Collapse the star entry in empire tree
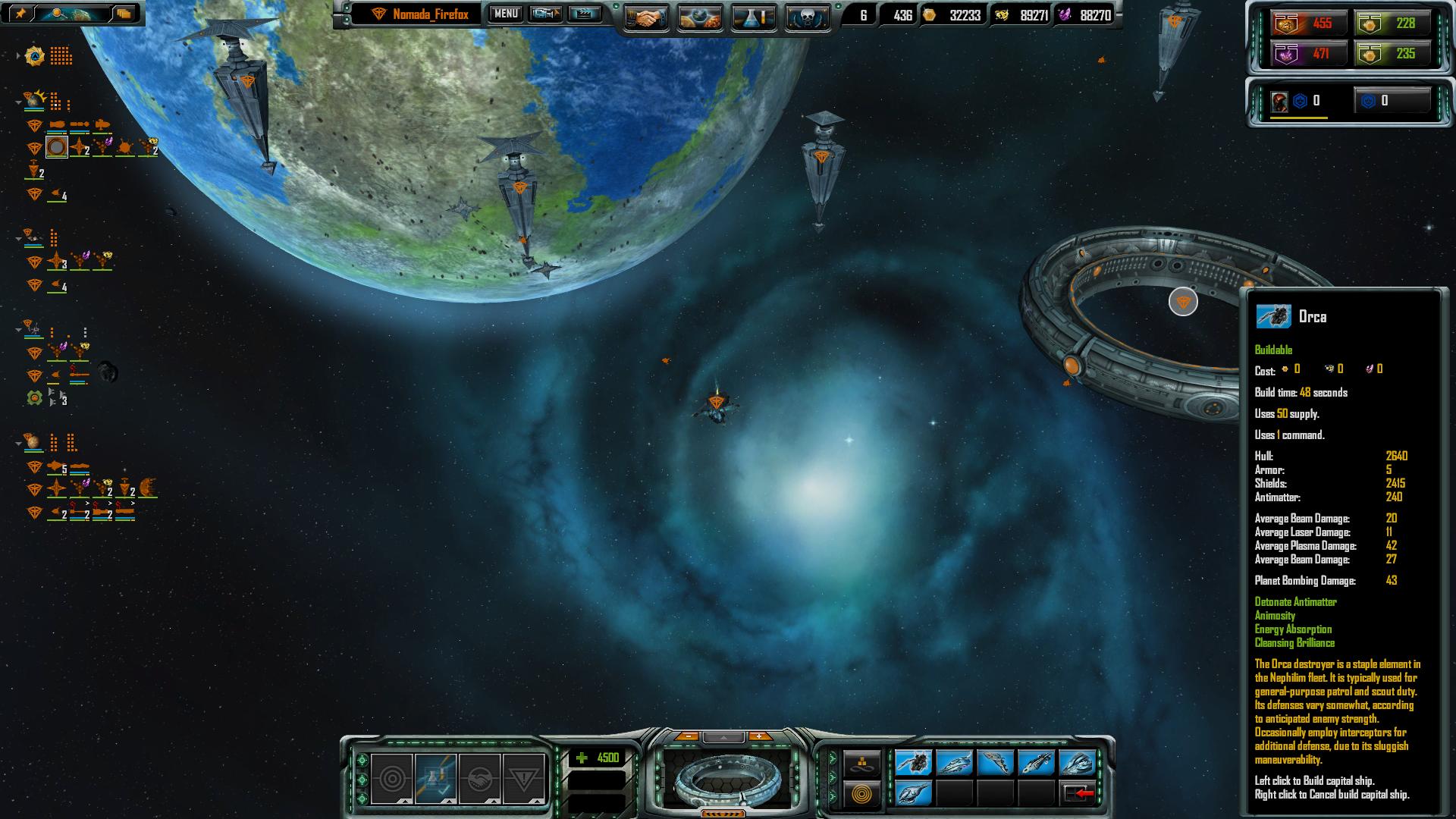Screen dimensions: 1456x819 (18, 55)
